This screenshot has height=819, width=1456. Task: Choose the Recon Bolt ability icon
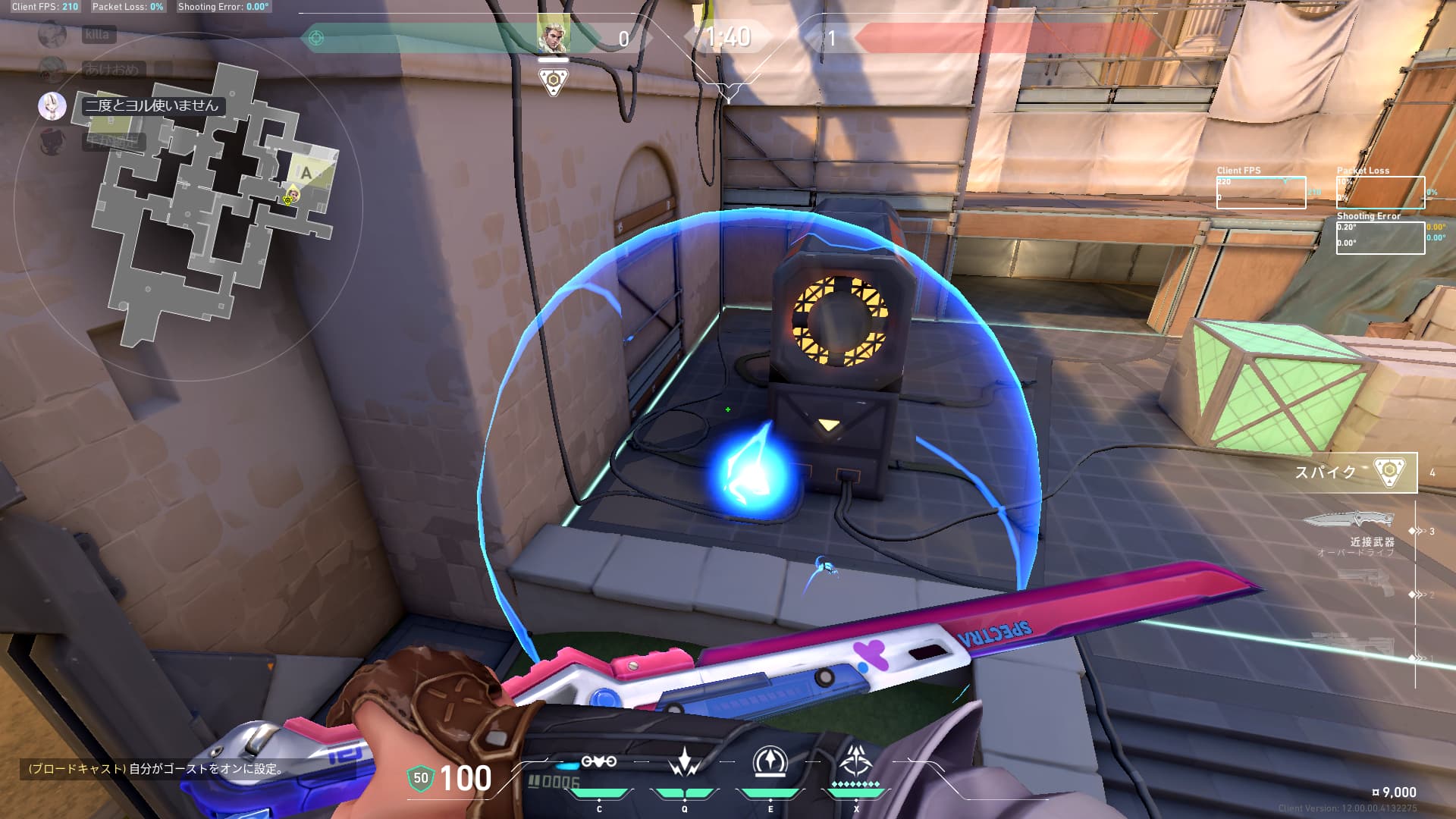click(770, 762)
